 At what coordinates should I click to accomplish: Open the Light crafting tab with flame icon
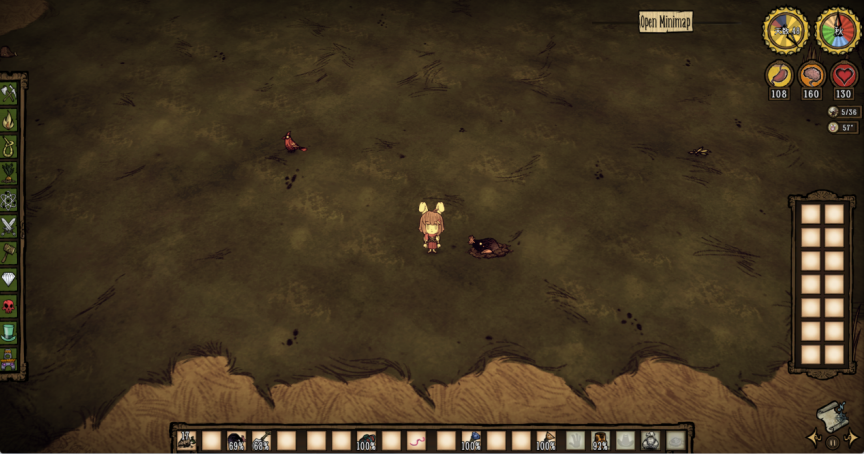[x=9, y=120]
